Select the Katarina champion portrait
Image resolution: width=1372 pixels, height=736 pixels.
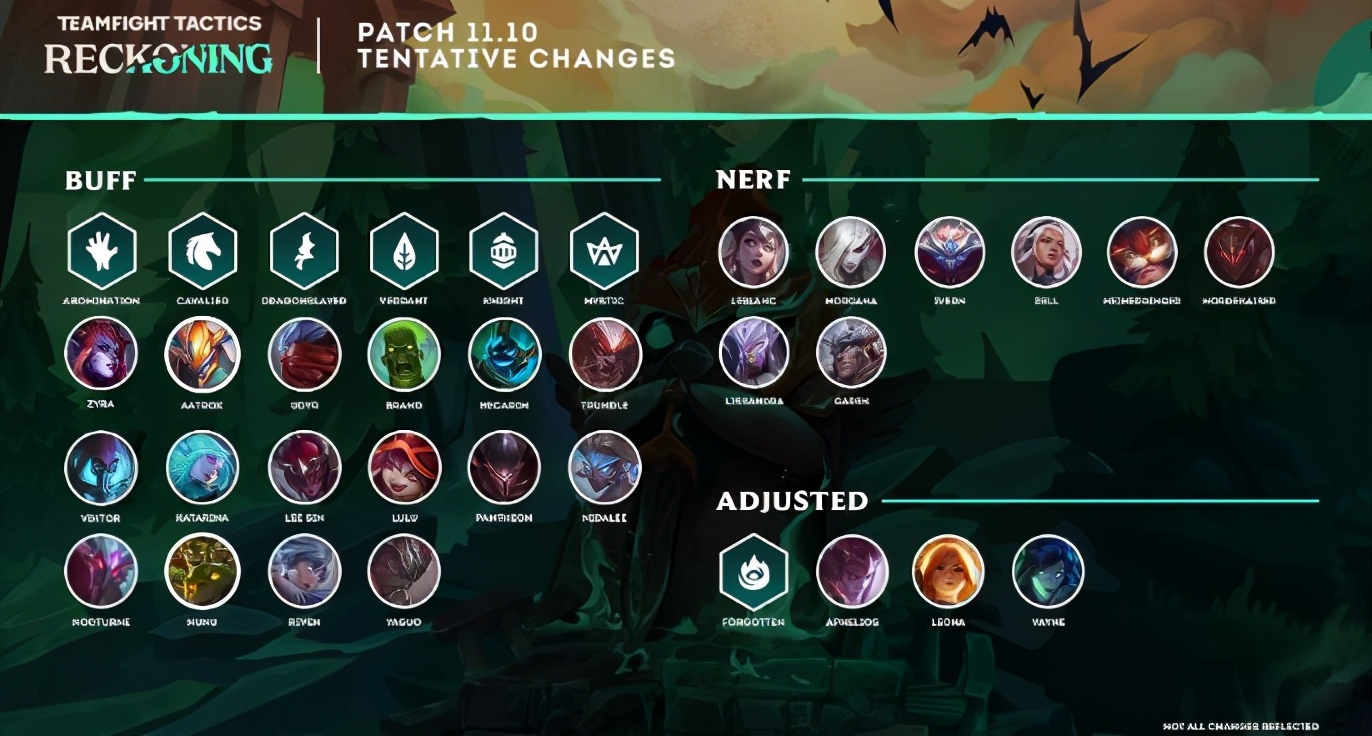[203, 467]
